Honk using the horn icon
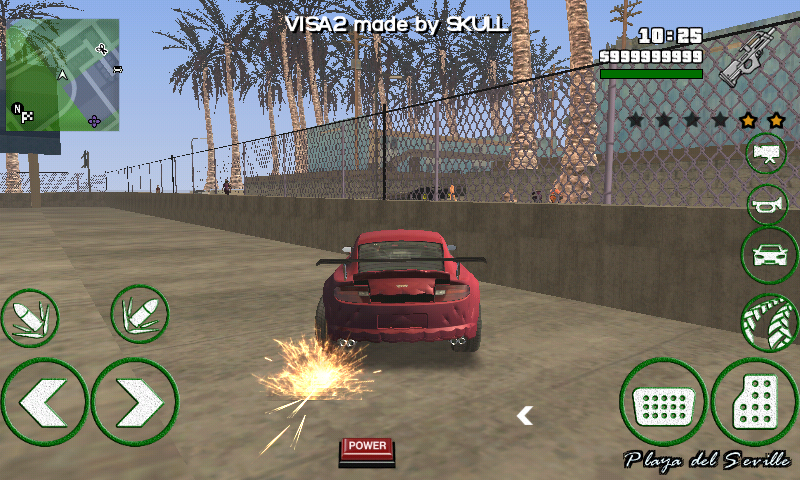Image resolution: width=800 pixels, height=480 pixels. [767, 205]
